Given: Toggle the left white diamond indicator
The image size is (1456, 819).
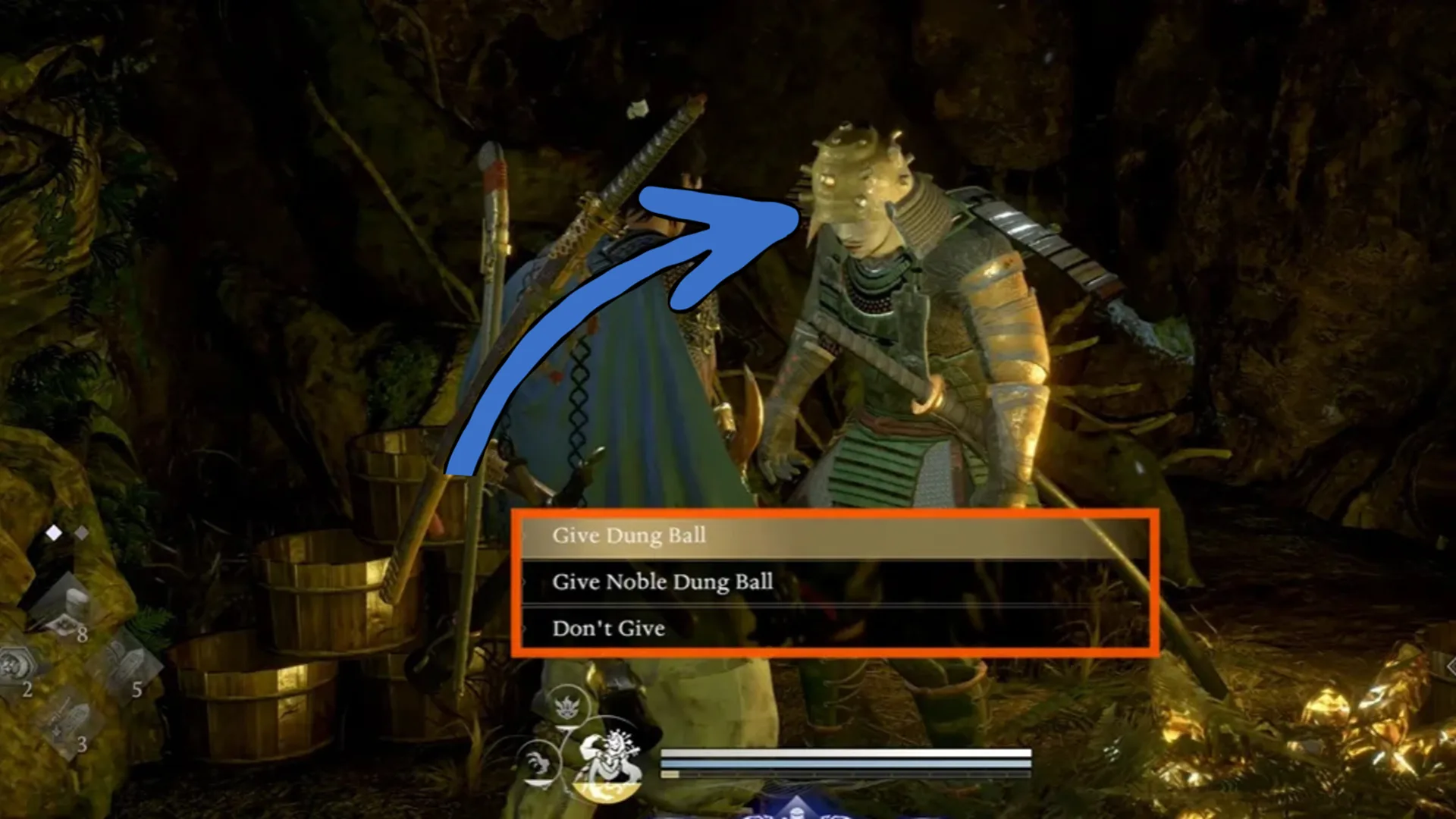Looking at the screenshot, I should 55,533.
